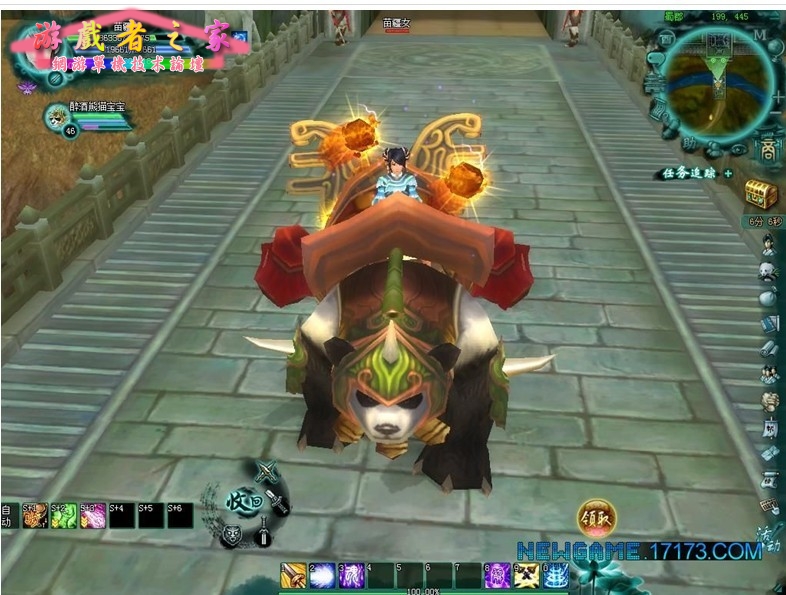
Task: Select the panda pet portrait
Action: pos(57,117)
